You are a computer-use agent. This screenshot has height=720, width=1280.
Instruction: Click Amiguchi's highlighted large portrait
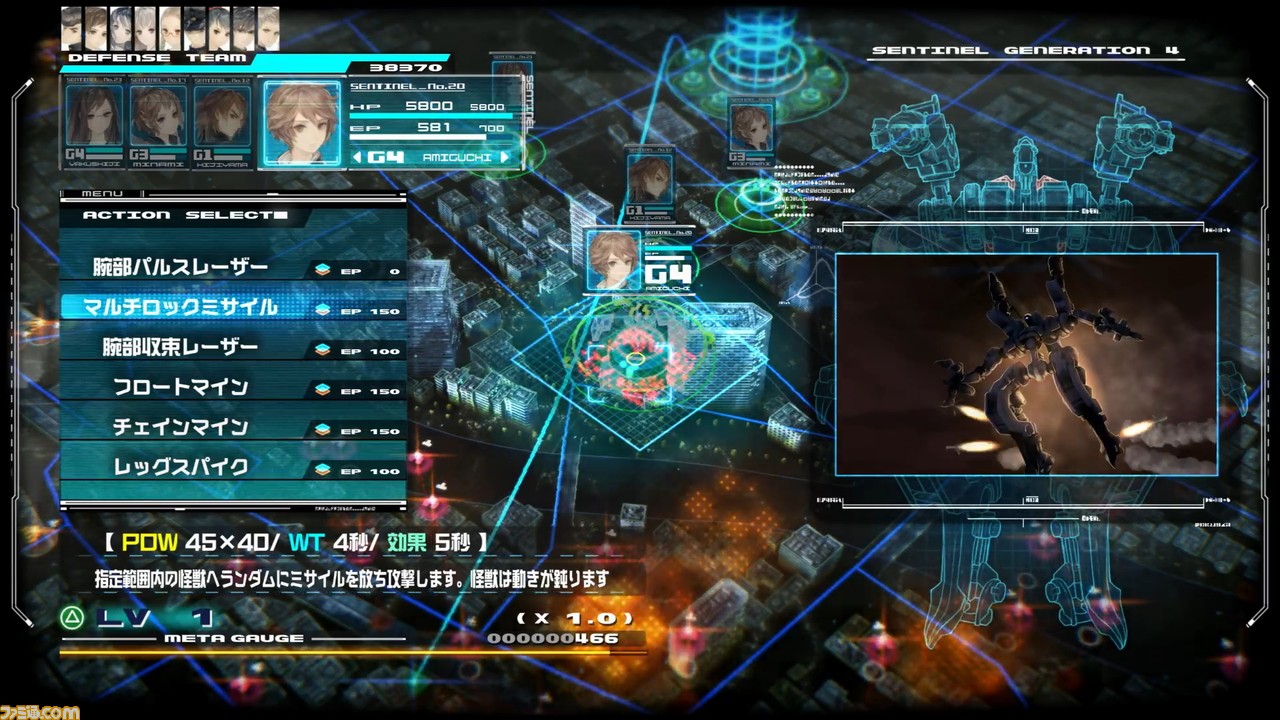pyautogui.click(x=302, y=122)
